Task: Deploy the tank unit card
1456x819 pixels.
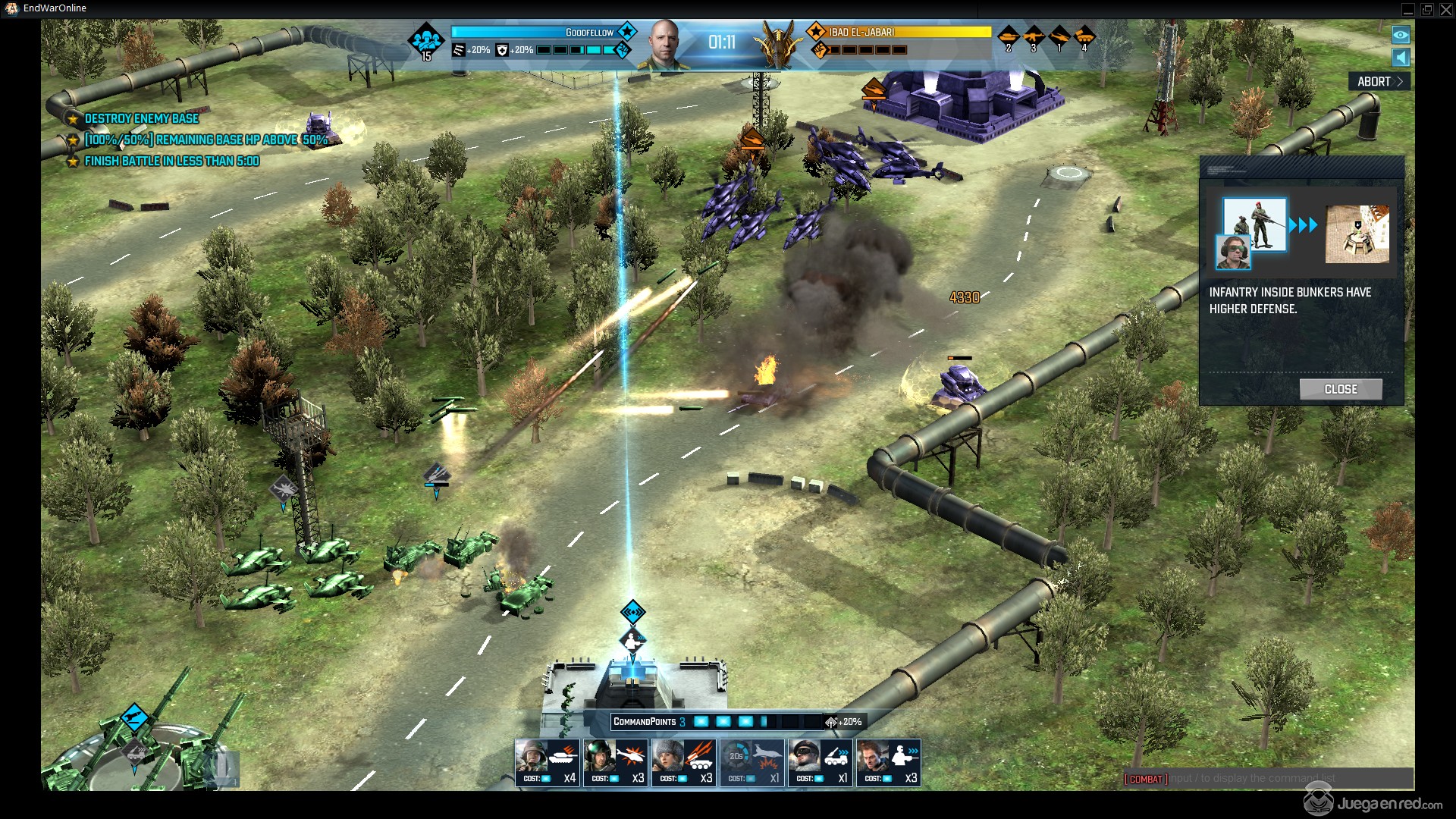Action: (x=547, y=761)
